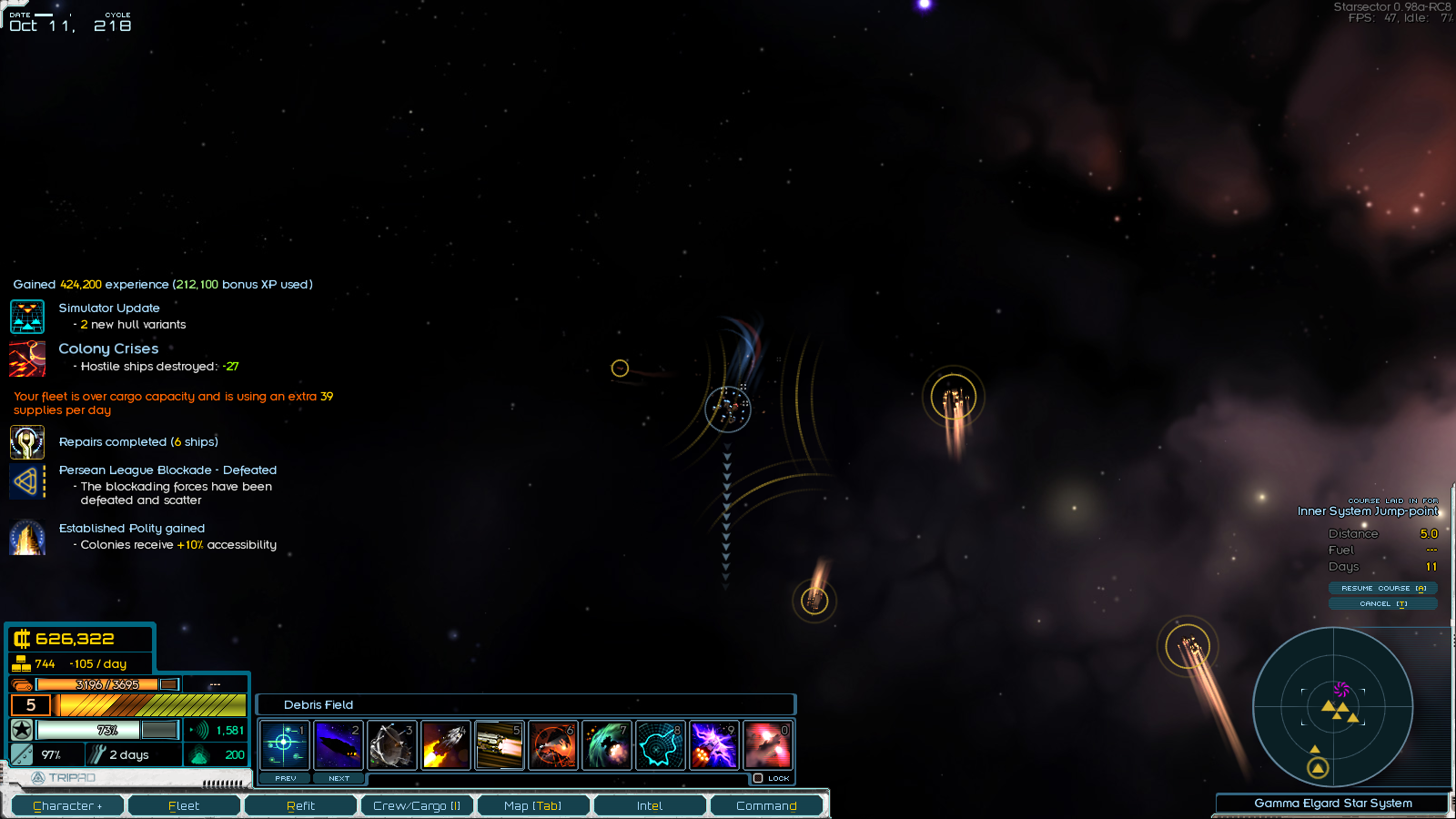Open the Crew/Cargo screen
The height and width of the screenshot is (819, 1456).
point(417,805)
